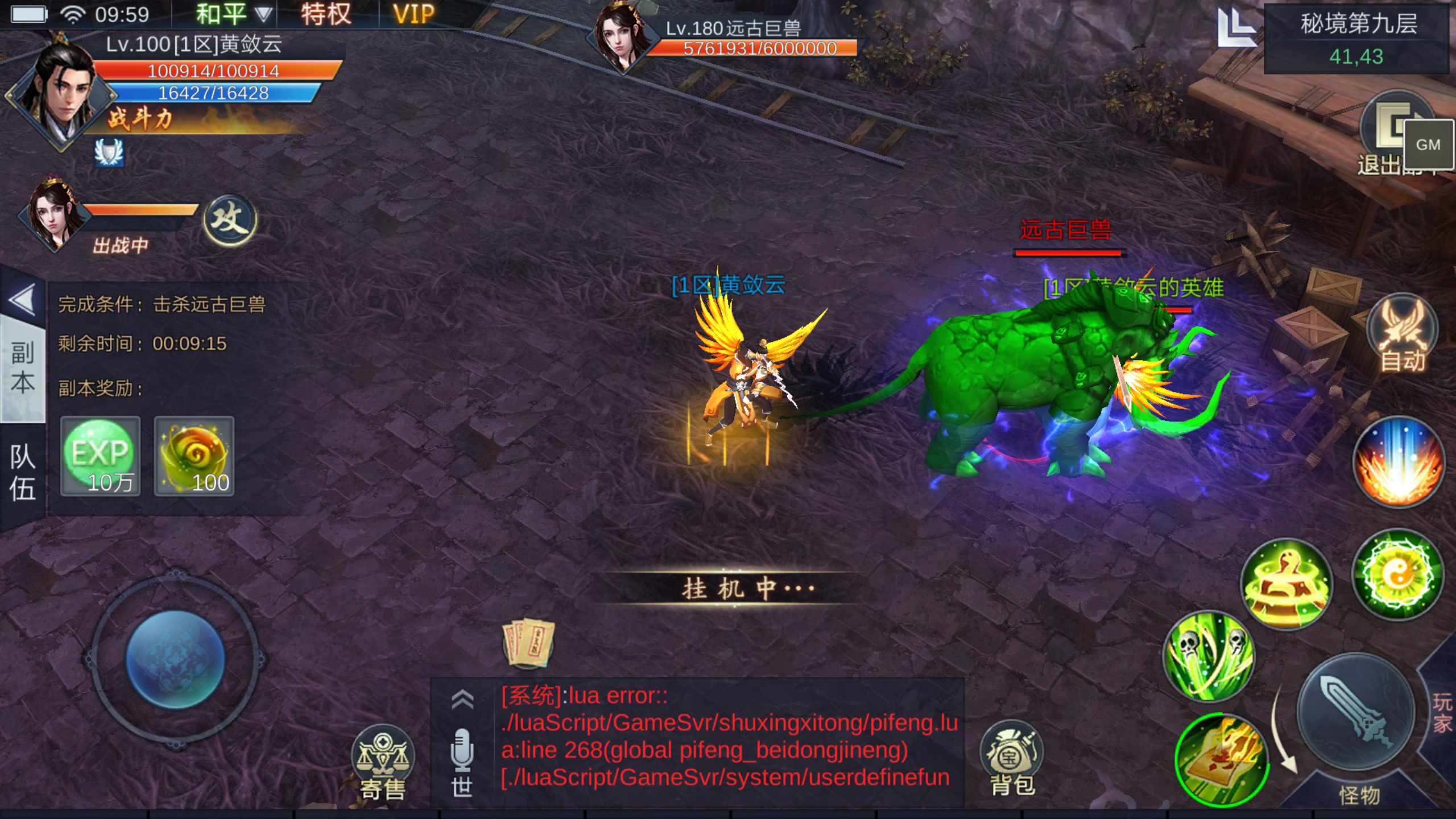Select the golden orb 100 reward icon
This screenshot has height=819, width=1456.
point(195,456)
